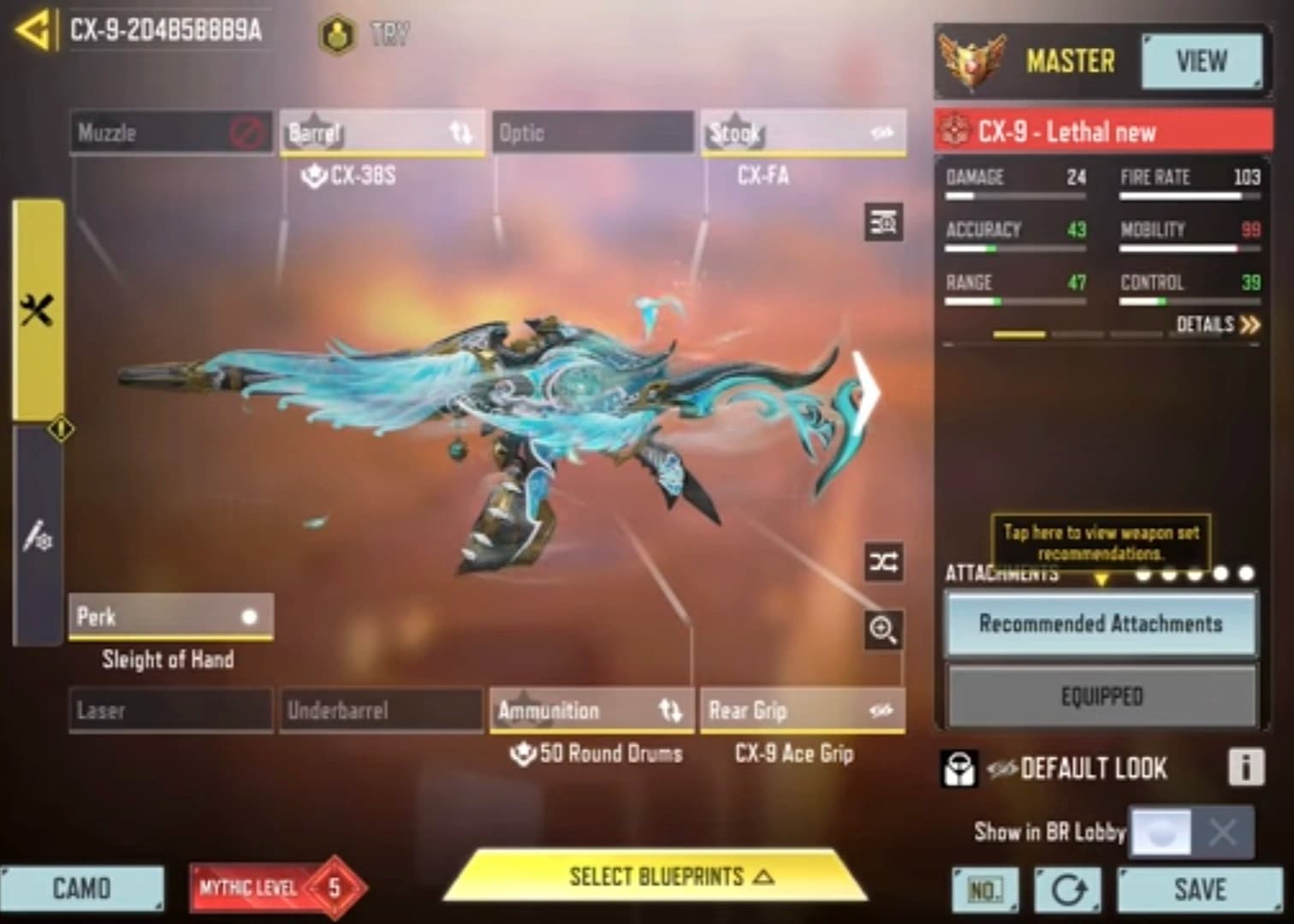The height and width of the screenshot is (924, 1294).
Task: Open the Underbarrel attachment slot
Action: (381, 711)
